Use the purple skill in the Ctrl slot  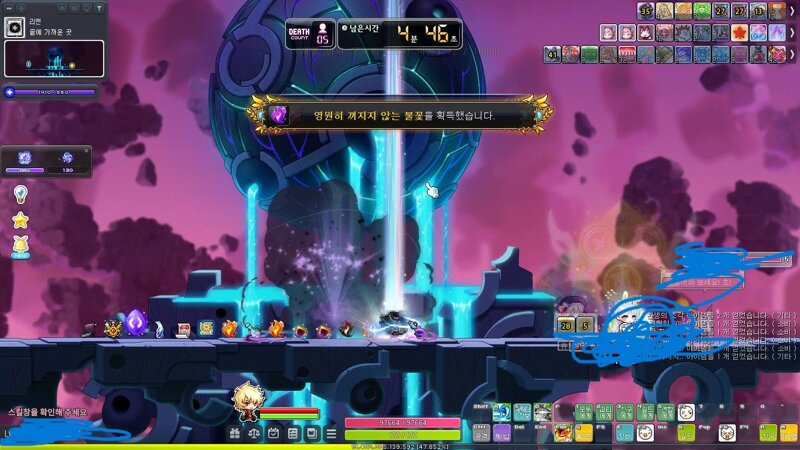coord(501,433)
